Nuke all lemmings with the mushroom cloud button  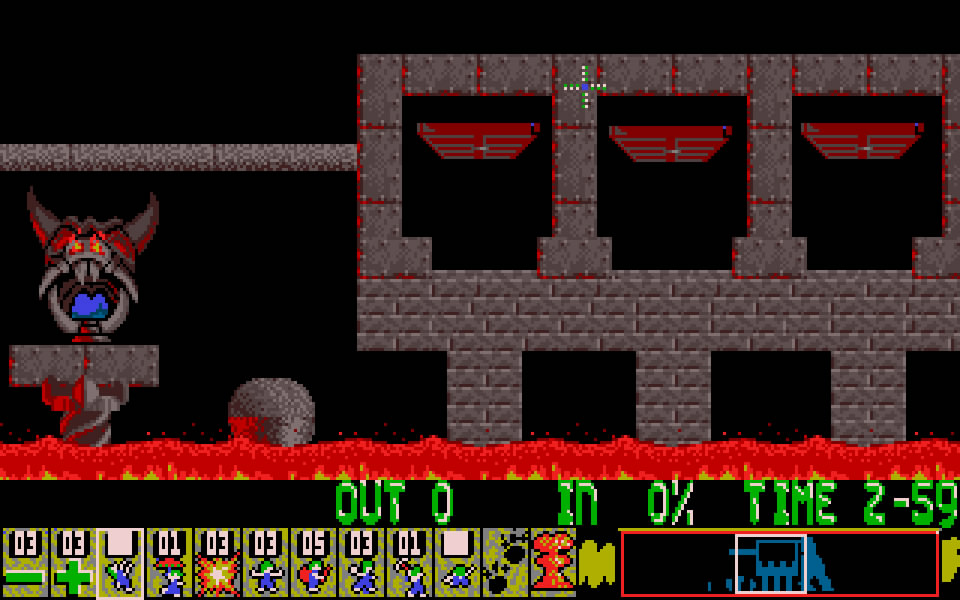coord(552,563)
